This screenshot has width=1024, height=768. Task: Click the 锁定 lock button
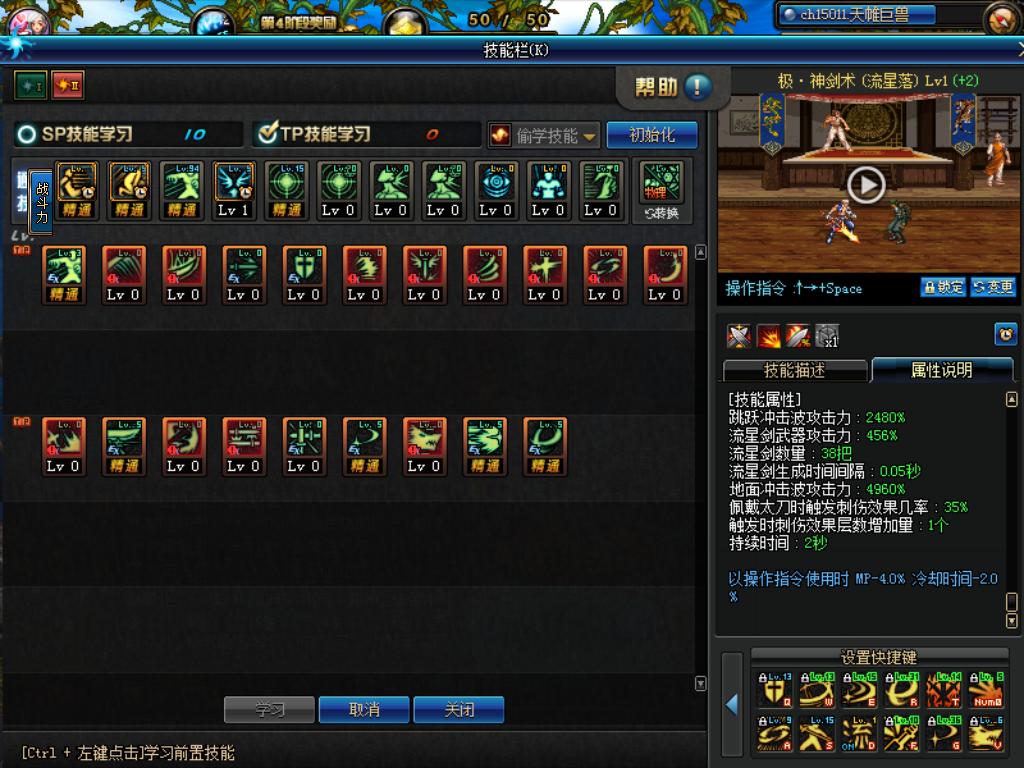point(943,288)
